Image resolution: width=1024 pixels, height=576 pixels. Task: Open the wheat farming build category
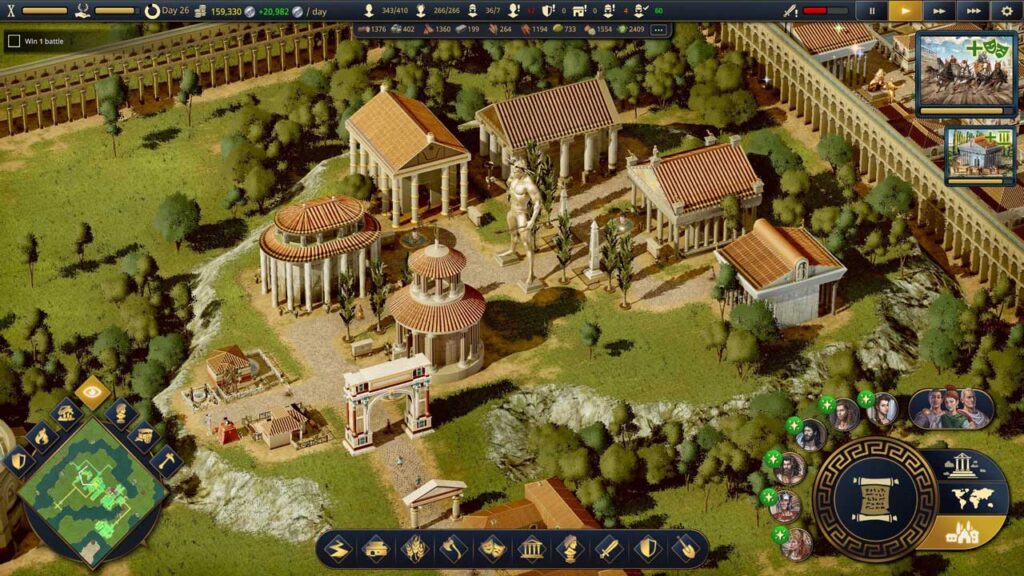click(x=414, y=548)
